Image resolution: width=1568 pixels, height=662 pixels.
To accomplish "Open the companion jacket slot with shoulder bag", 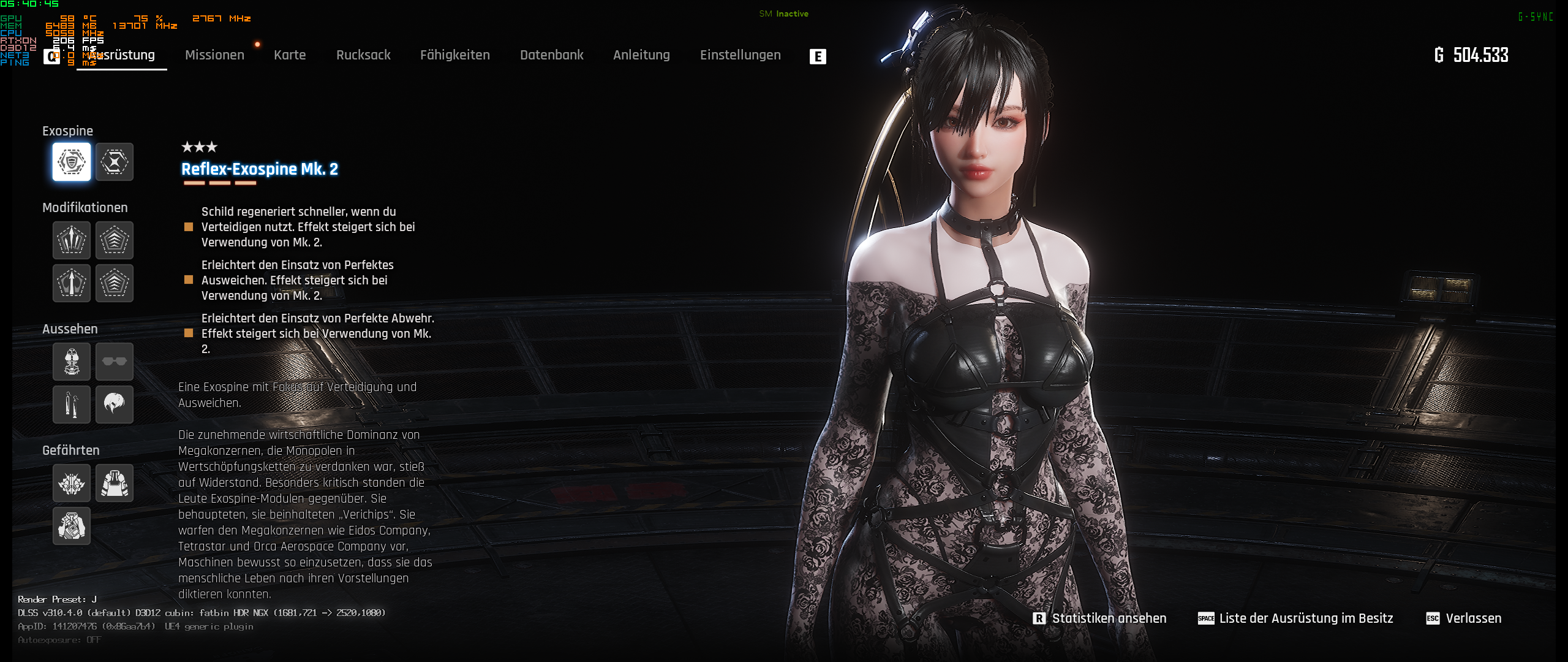I will click(72, 526).
